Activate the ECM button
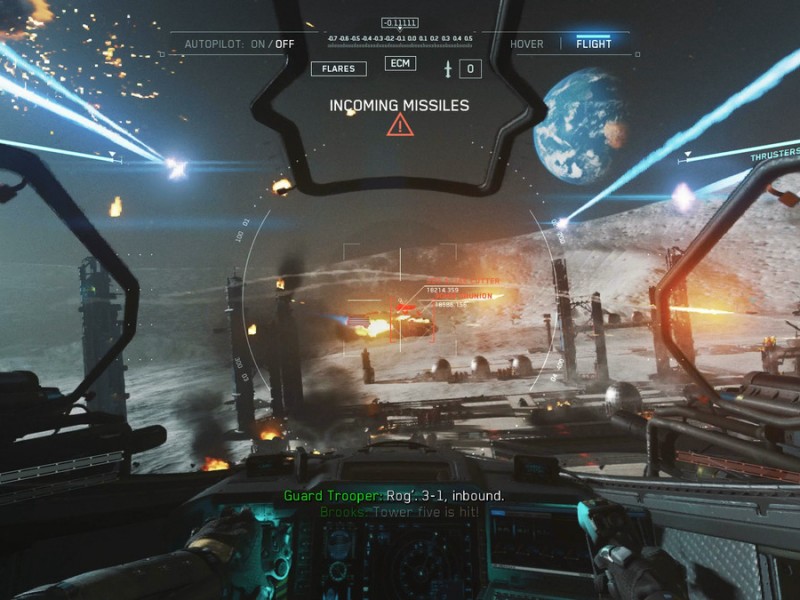The image size is (800, 600). click(x=400, y=64)
